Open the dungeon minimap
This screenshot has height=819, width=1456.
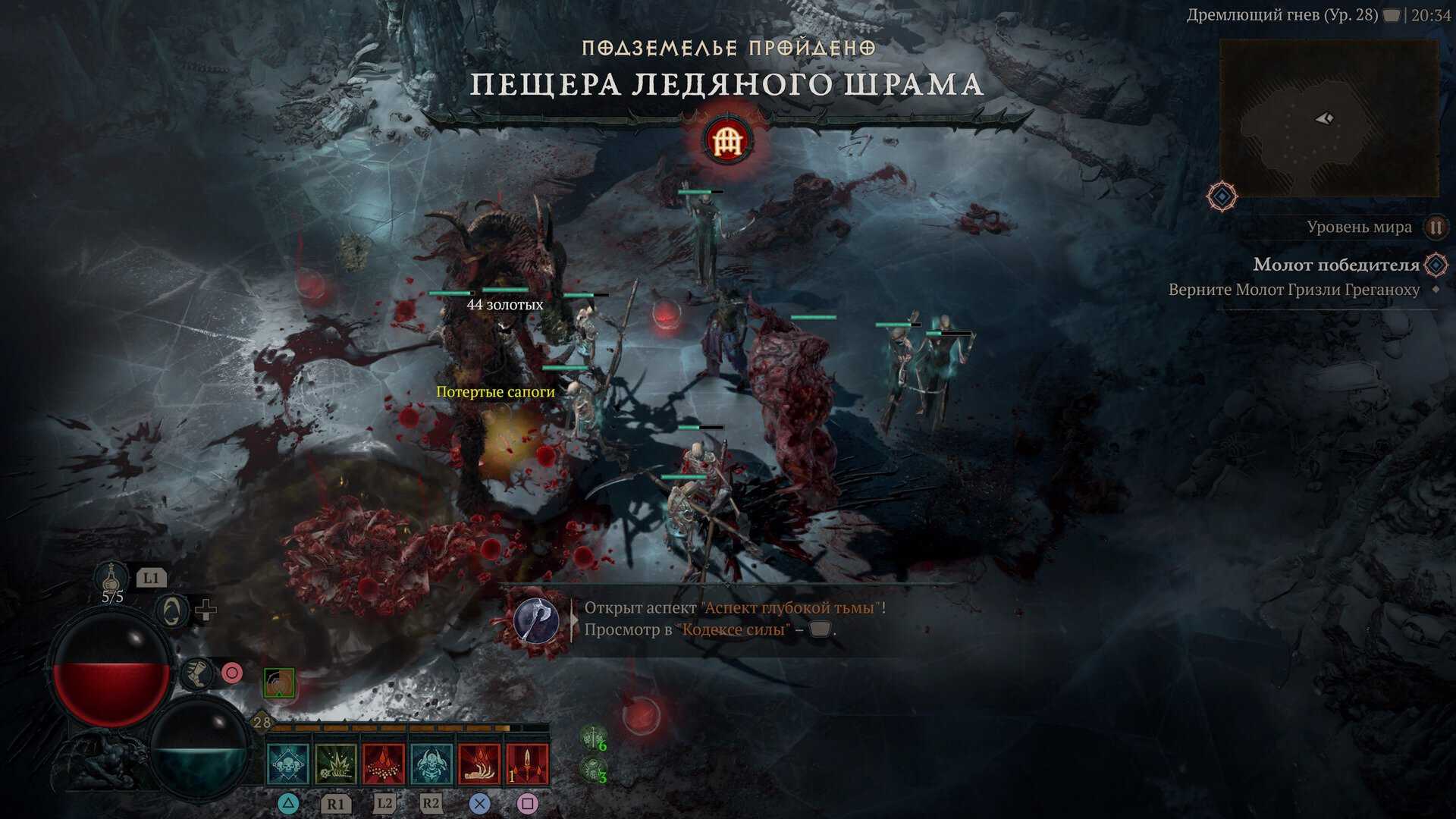[1329, 118]
